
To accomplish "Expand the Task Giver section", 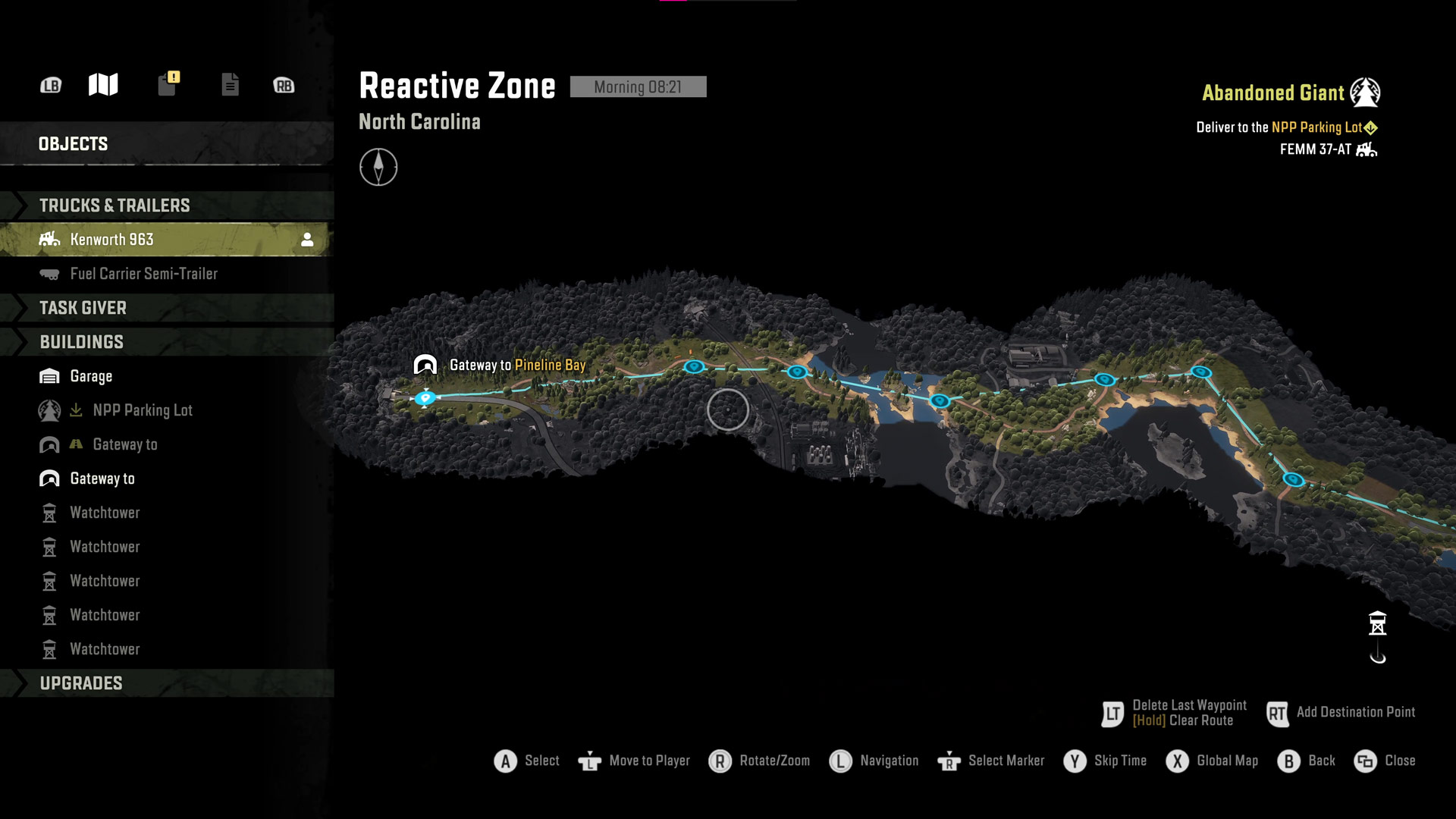I will [83, 308].
